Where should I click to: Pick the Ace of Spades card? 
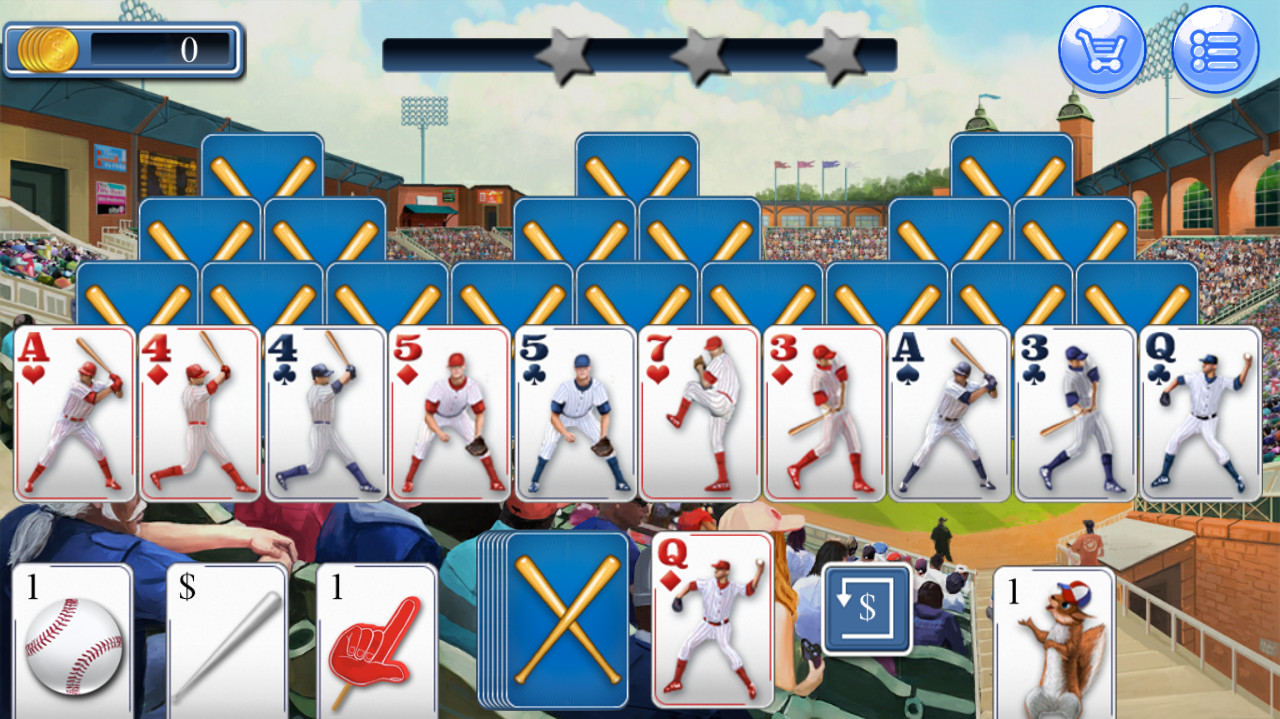(950, 412)
